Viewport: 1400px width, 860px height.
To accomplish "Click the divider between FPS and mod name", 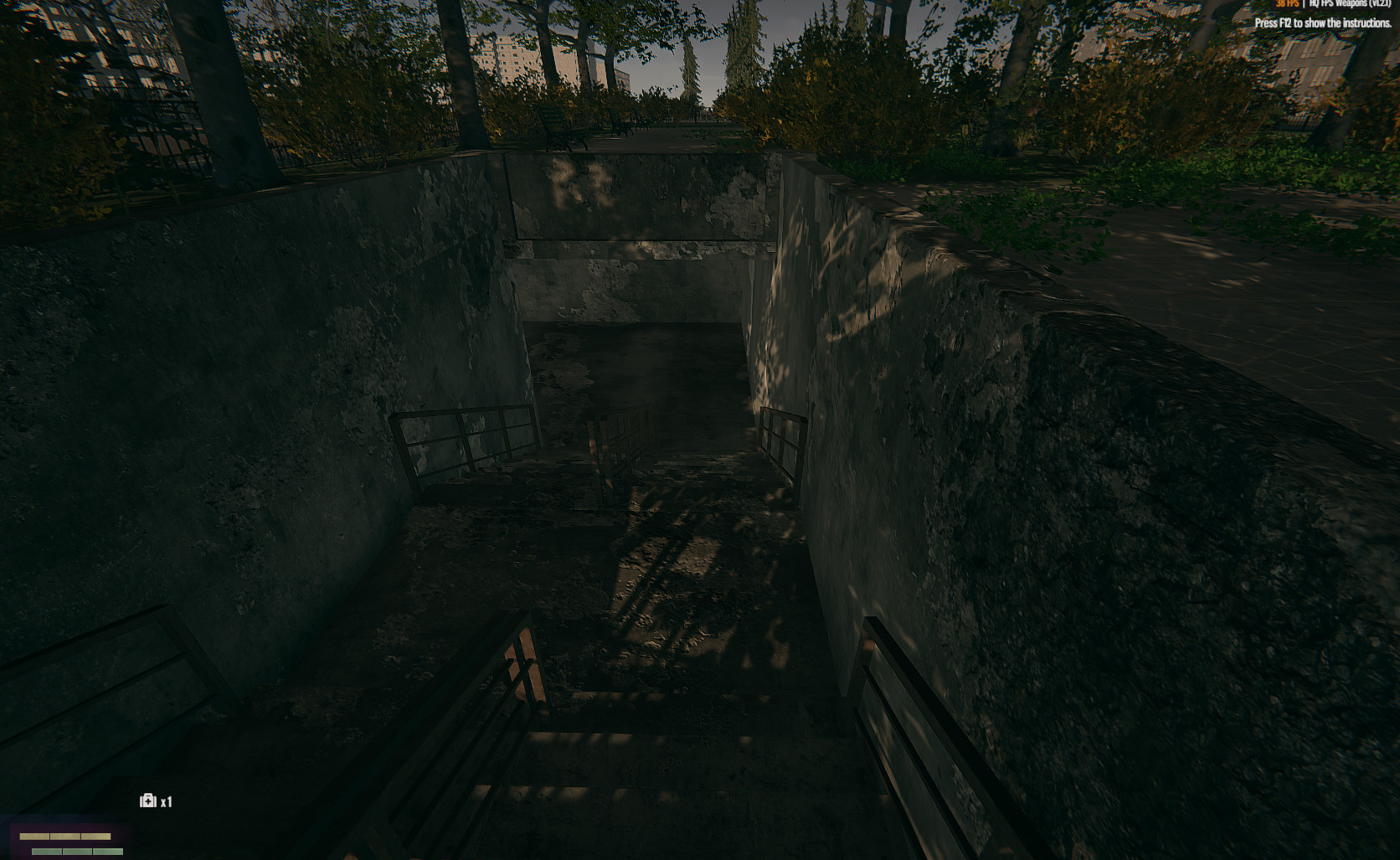I will 1304,4.
